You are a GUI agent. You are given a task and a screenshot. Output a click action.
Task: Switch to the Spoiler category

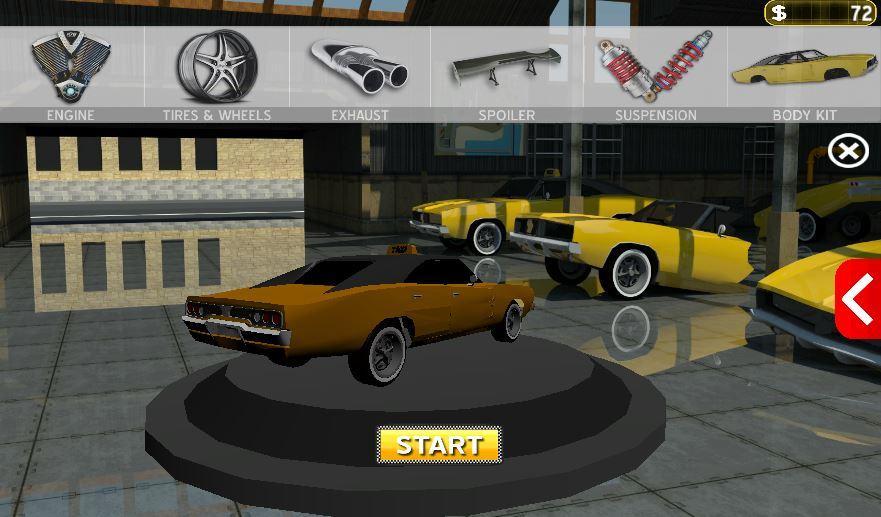(506, 74)
